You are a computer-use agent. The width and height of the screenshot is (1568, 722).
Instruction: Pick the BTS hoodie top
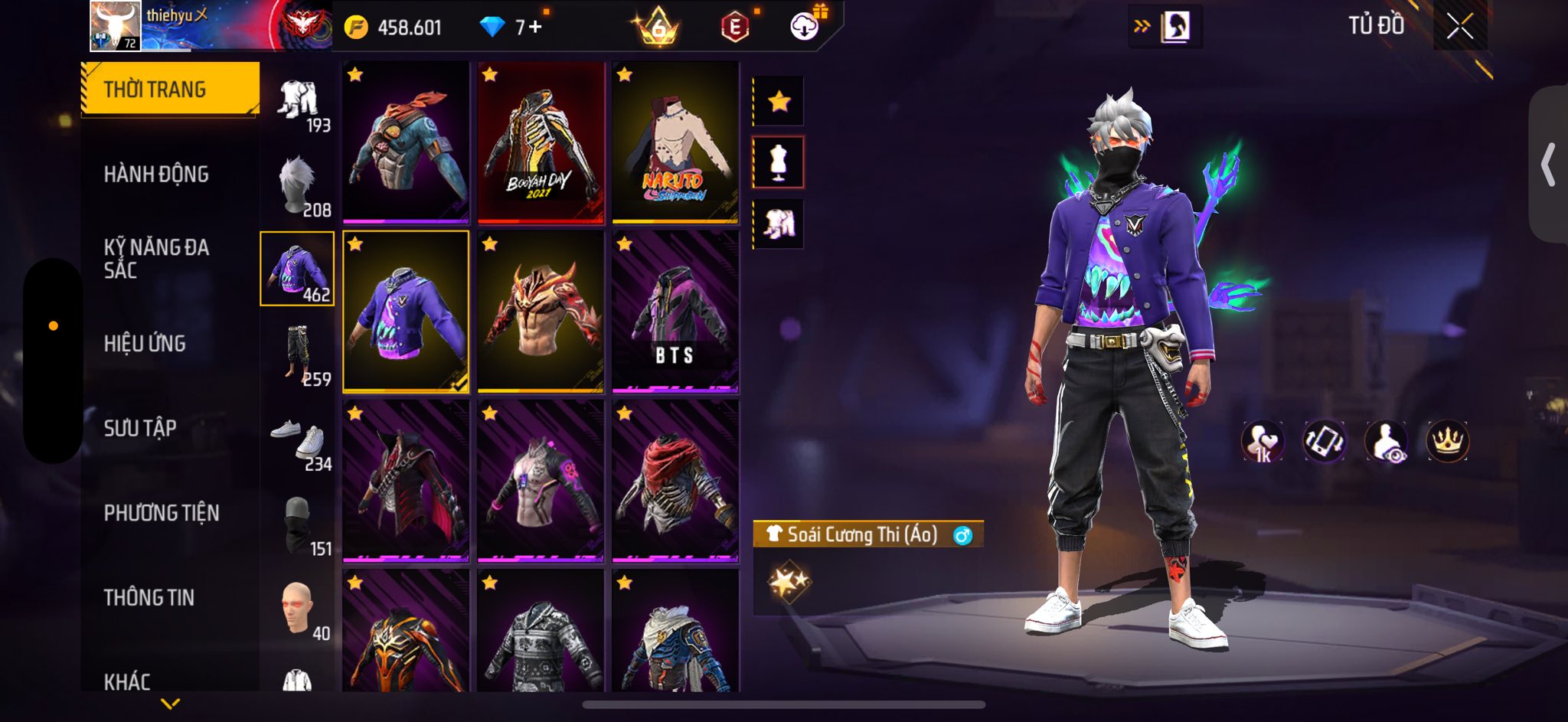675,312
